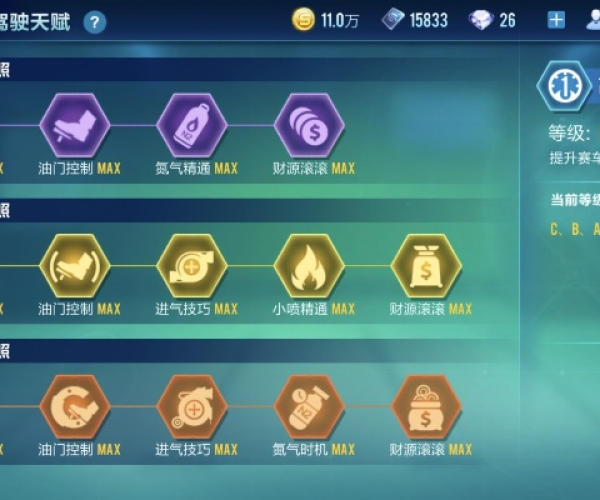Click the plus button to add diamonds
The width and height of the screenshot is (600, 500).
557,20
